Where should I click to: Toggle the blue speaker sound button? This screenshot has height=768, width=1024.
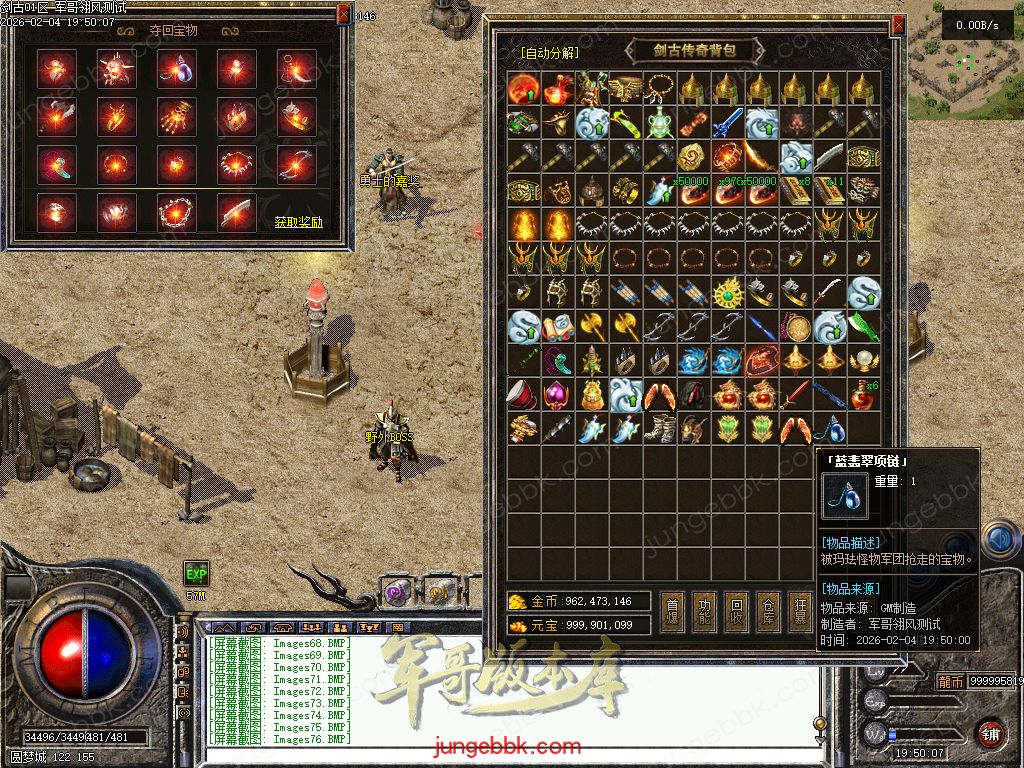coord(998,540)
